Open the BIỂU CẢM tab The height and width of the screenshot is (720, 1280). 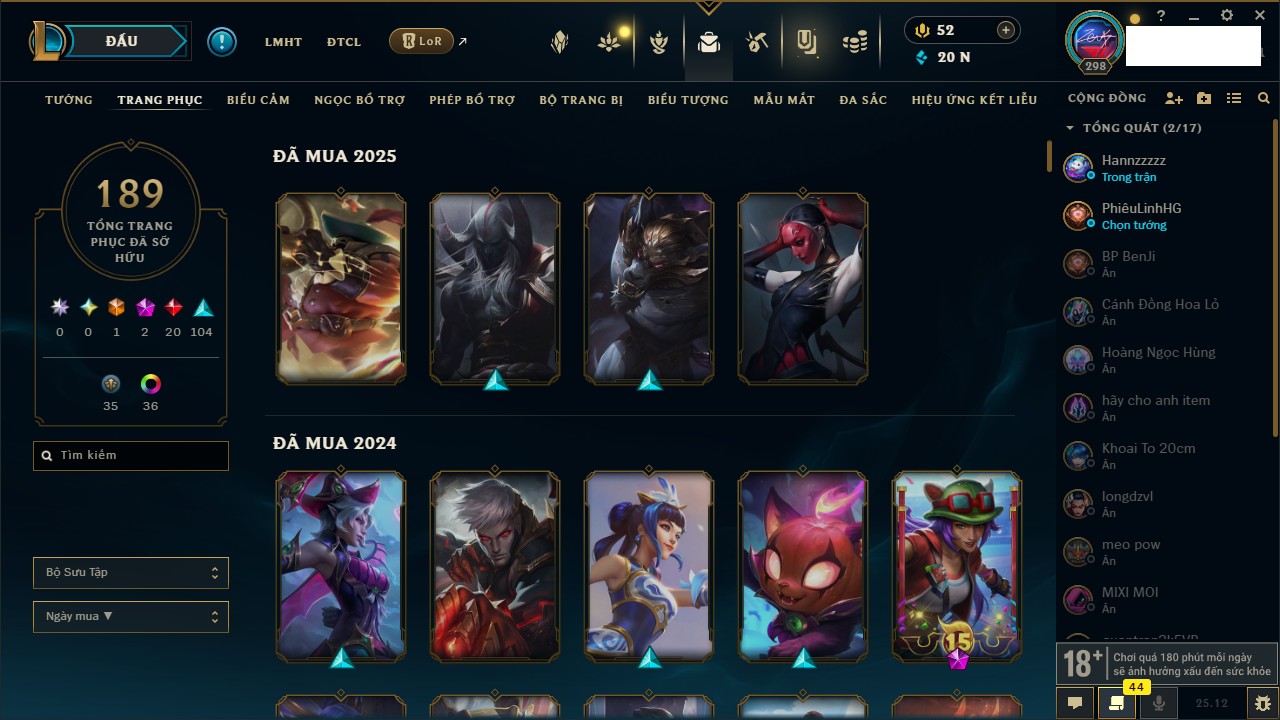point(258,100)
